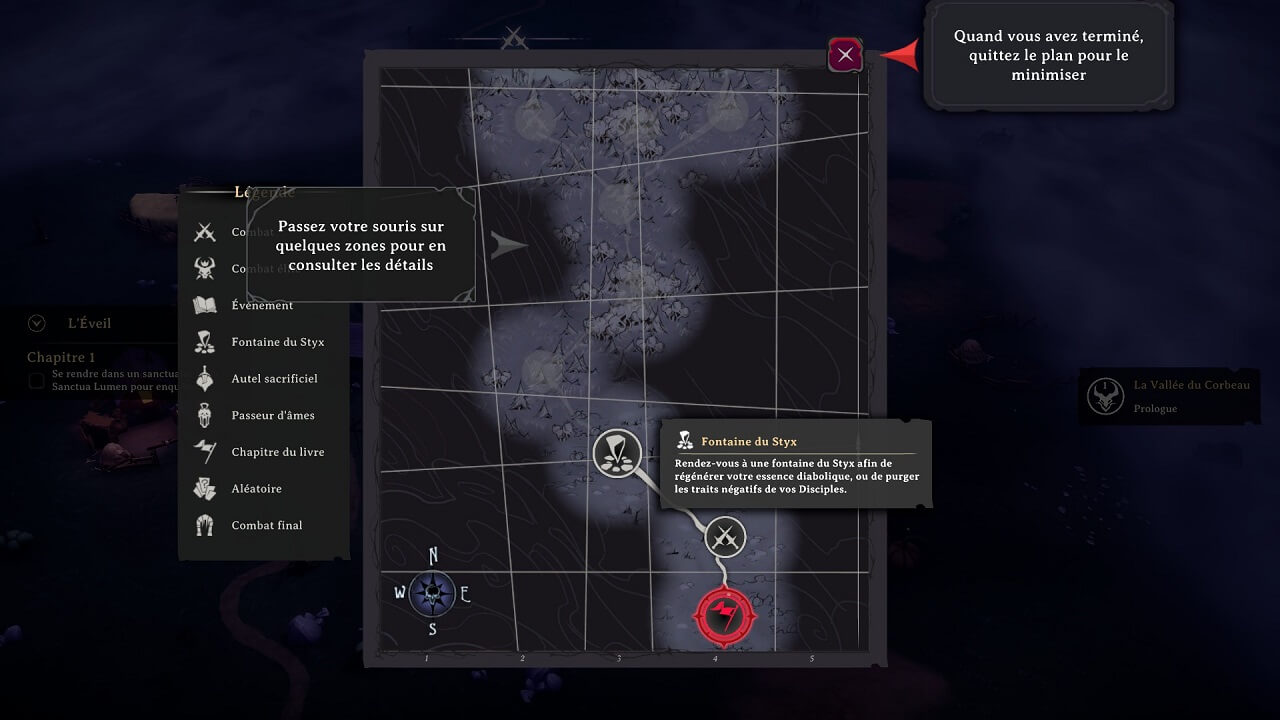Click the compass rose on the map

pos(432,594)
